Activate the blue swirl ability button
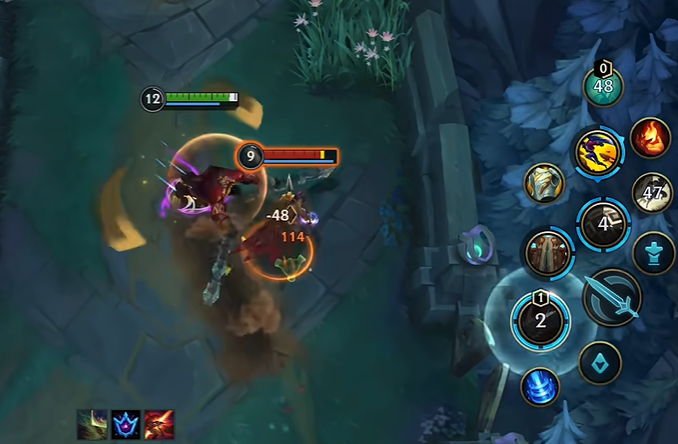Screen dimensions: 678x444 540,387
